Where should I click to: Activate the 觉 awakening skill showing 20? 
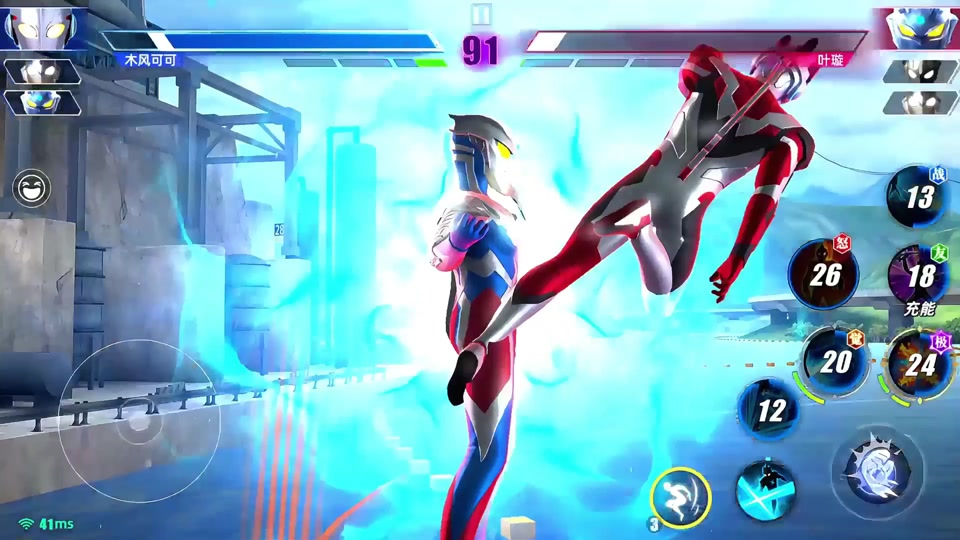(835, 361)
